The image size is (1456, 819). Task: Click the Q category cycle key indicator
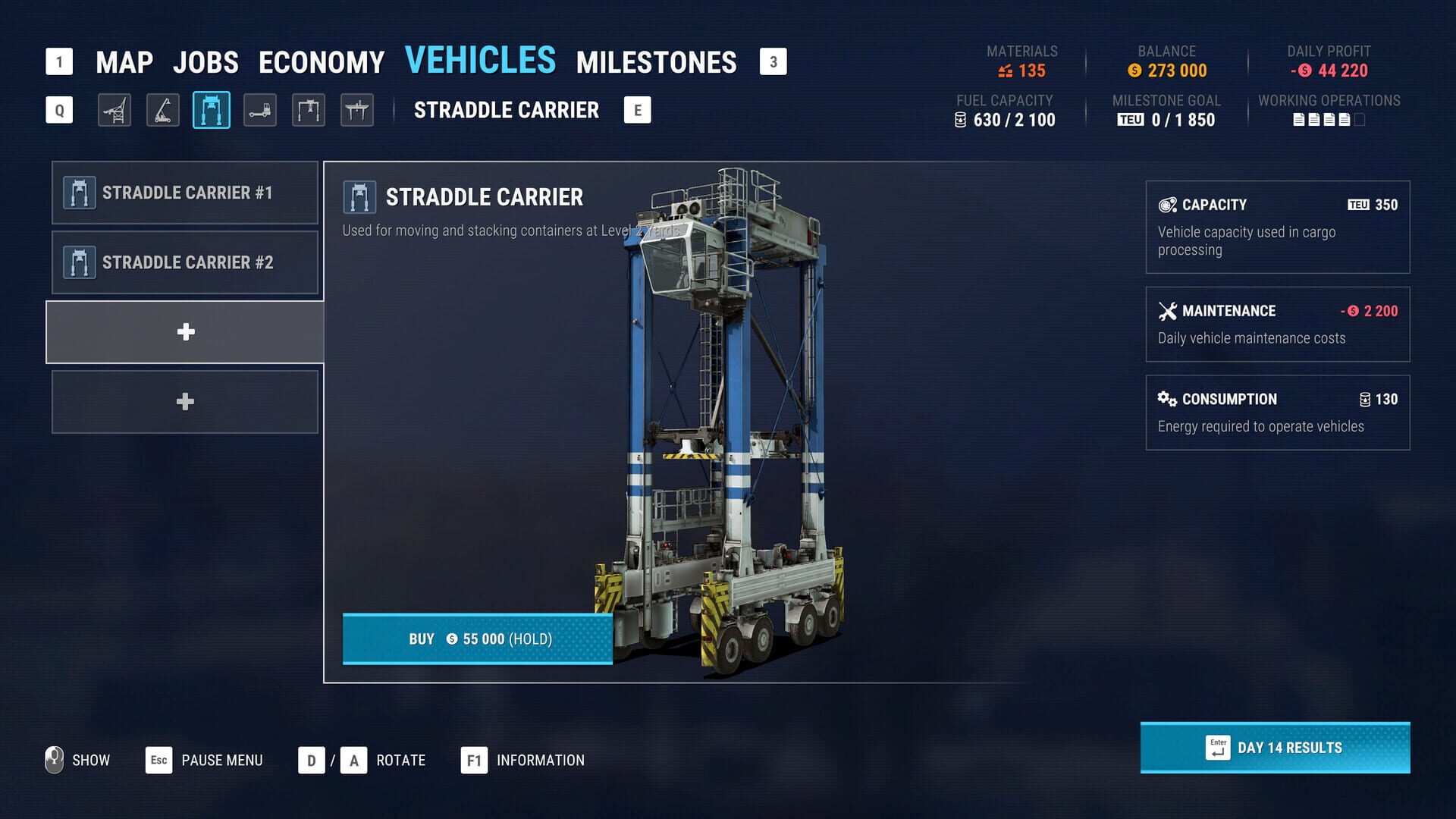59,110
